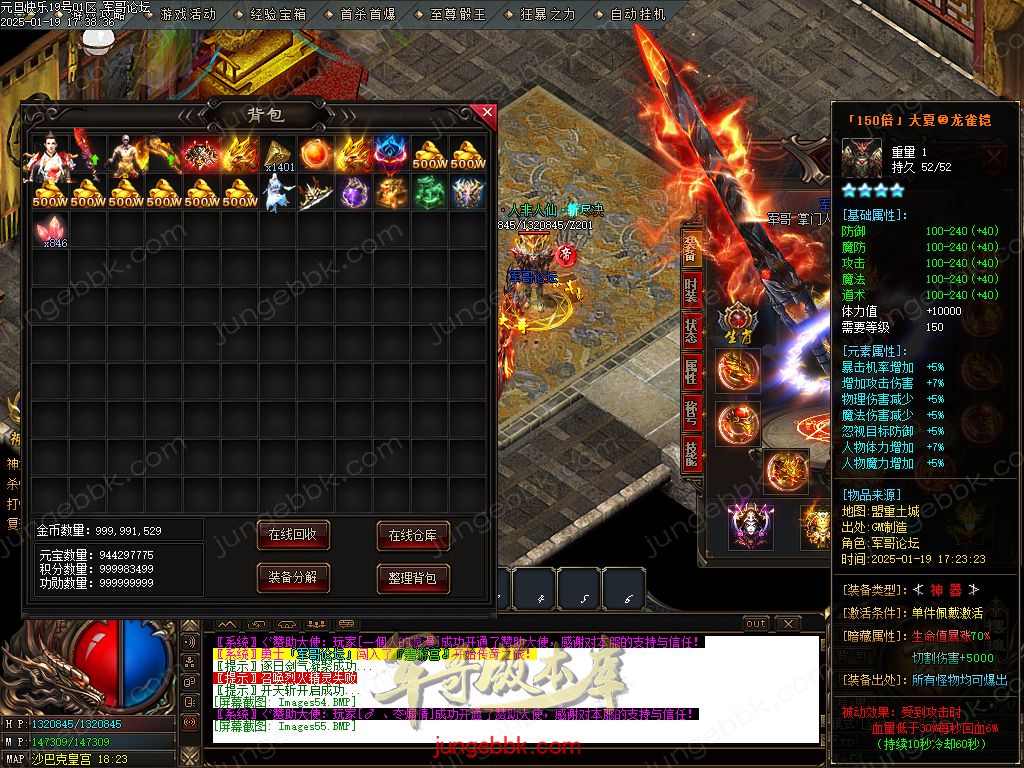This screenshot has height=768, width=1024.
Task: Pick the orange fire orb item
Action: coord(315,154)
